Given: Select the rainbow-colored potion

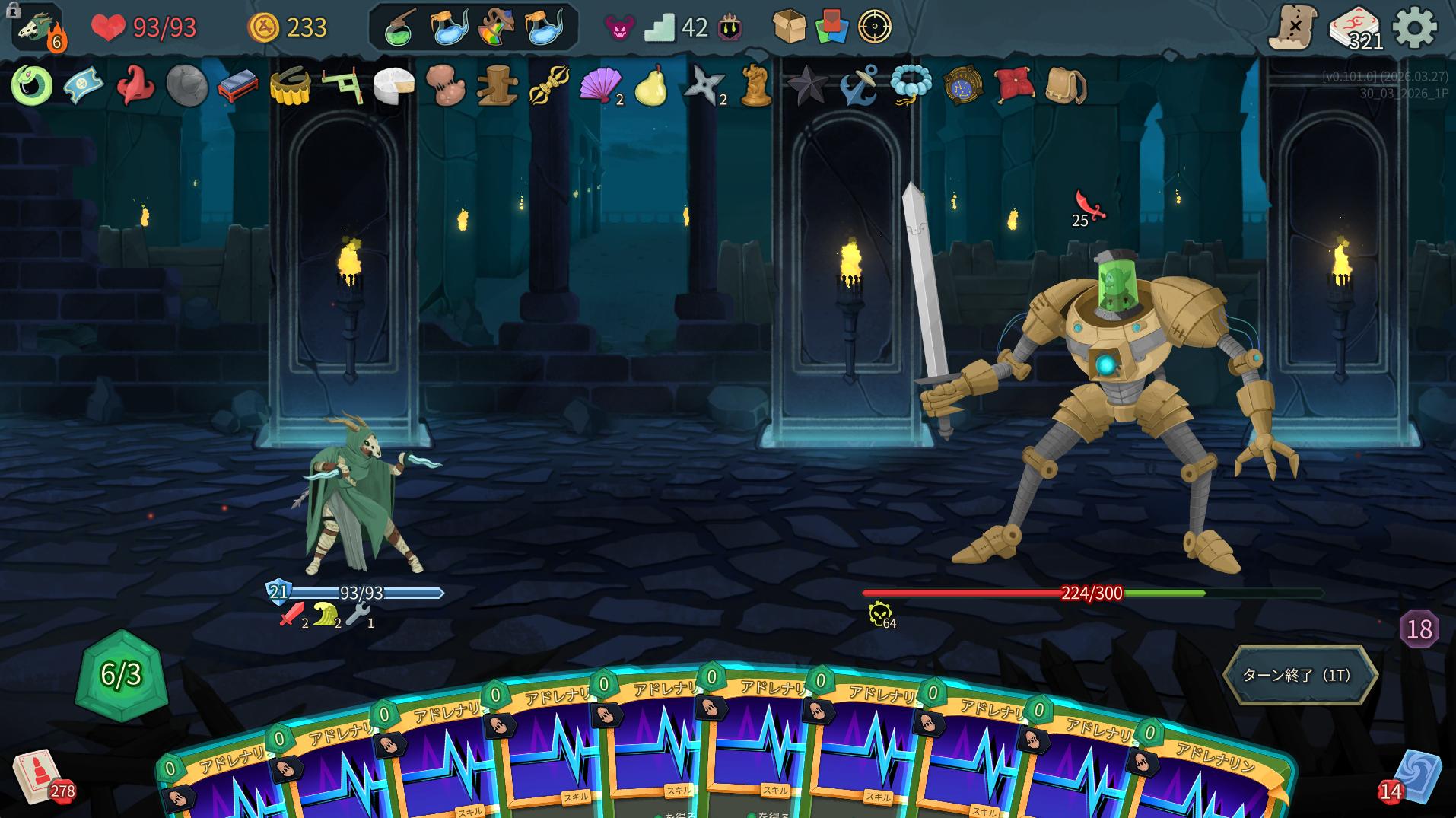Looking at the screenshot, I should pyautogui.click(x=495, y=28).
